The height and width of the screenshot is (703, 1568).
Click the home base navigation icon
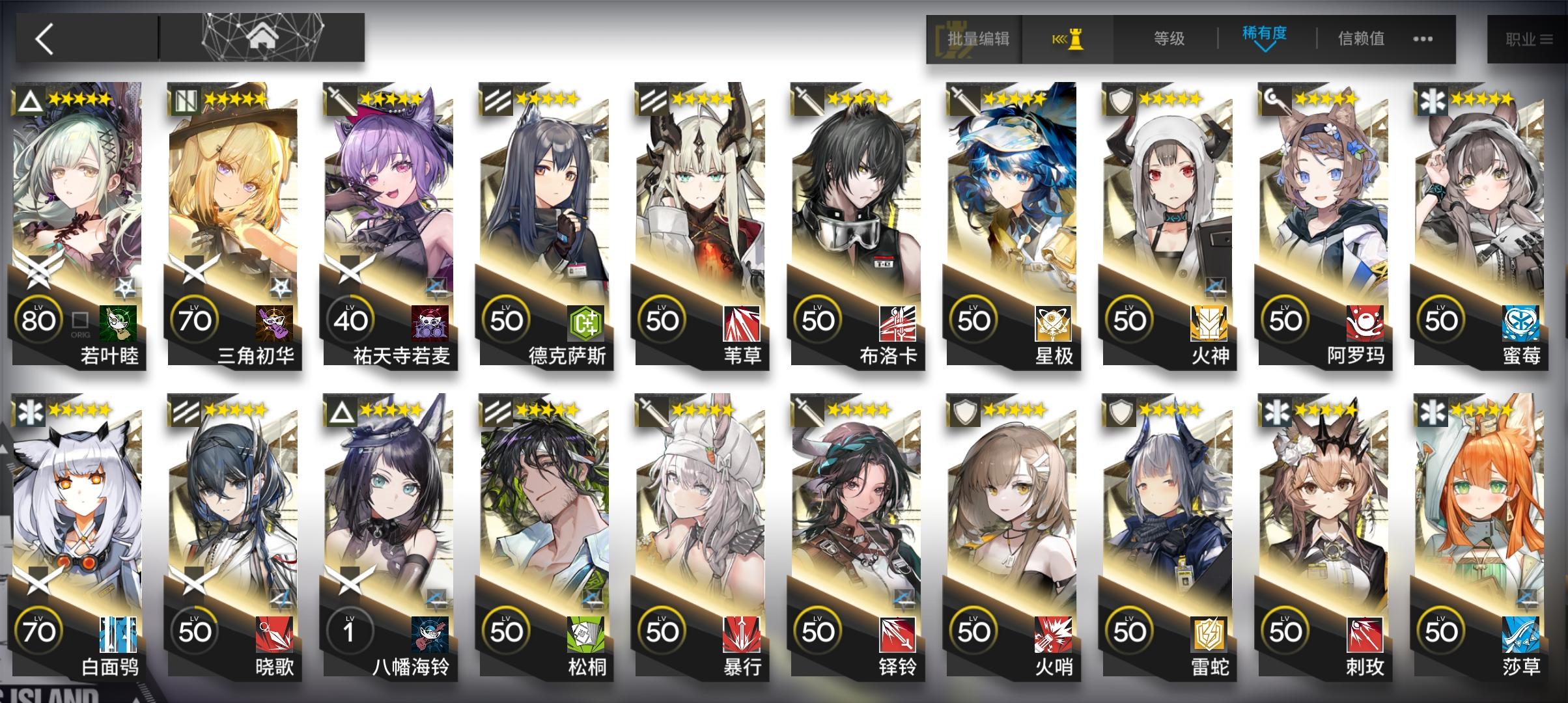point(260,36)
